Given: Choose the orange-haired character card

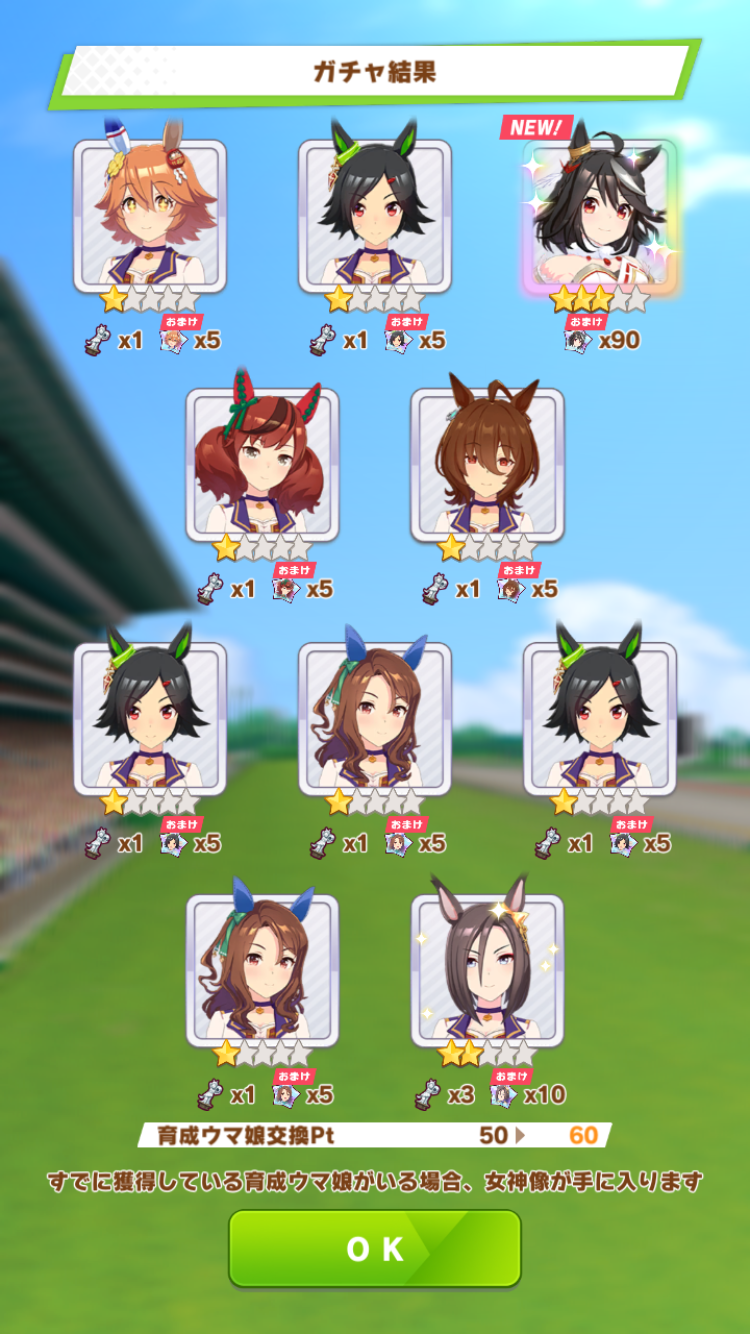Looking at the screenshot, I should pyautogui.click(x=150, y=215).
